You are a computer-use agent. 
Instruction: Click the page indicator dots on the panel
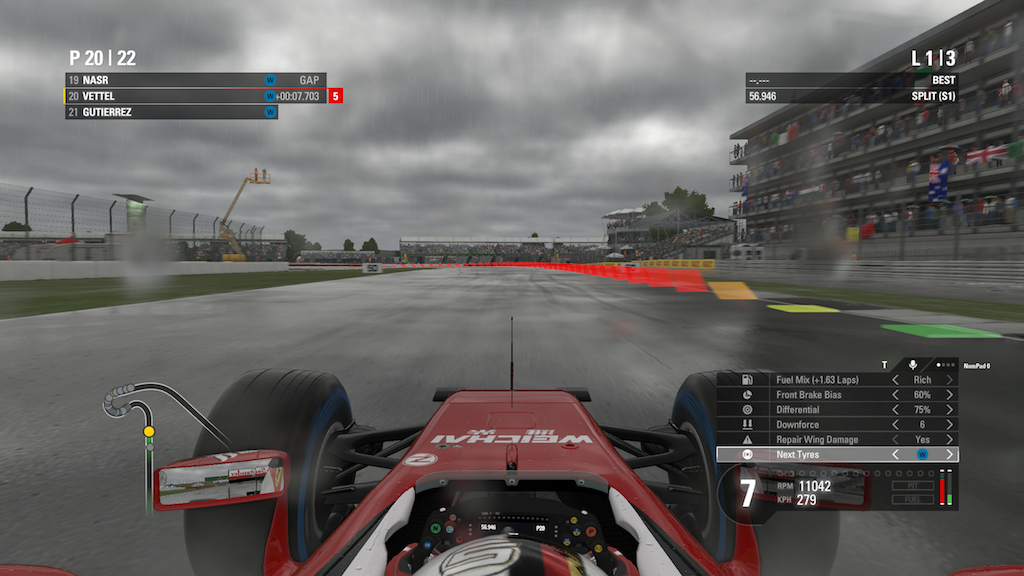[x=945, y=365]
